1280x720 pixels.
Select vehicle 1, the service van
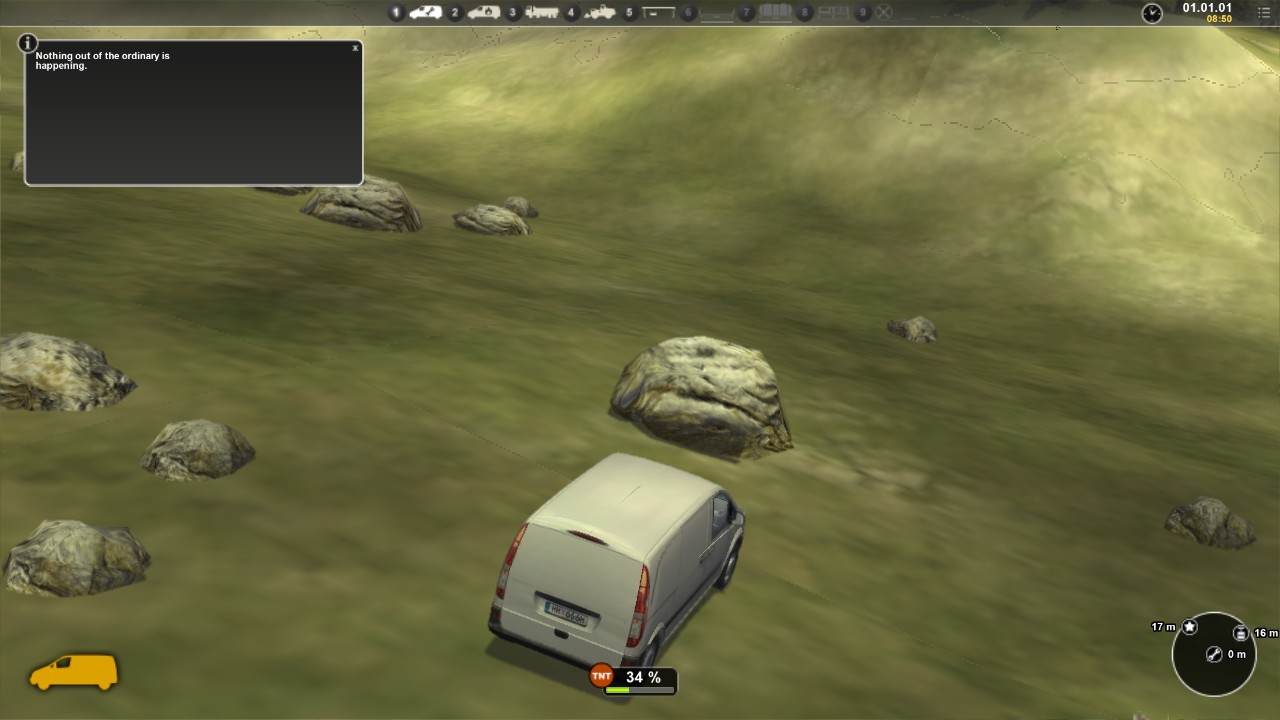pyautogui.click(x=425, y=13)
